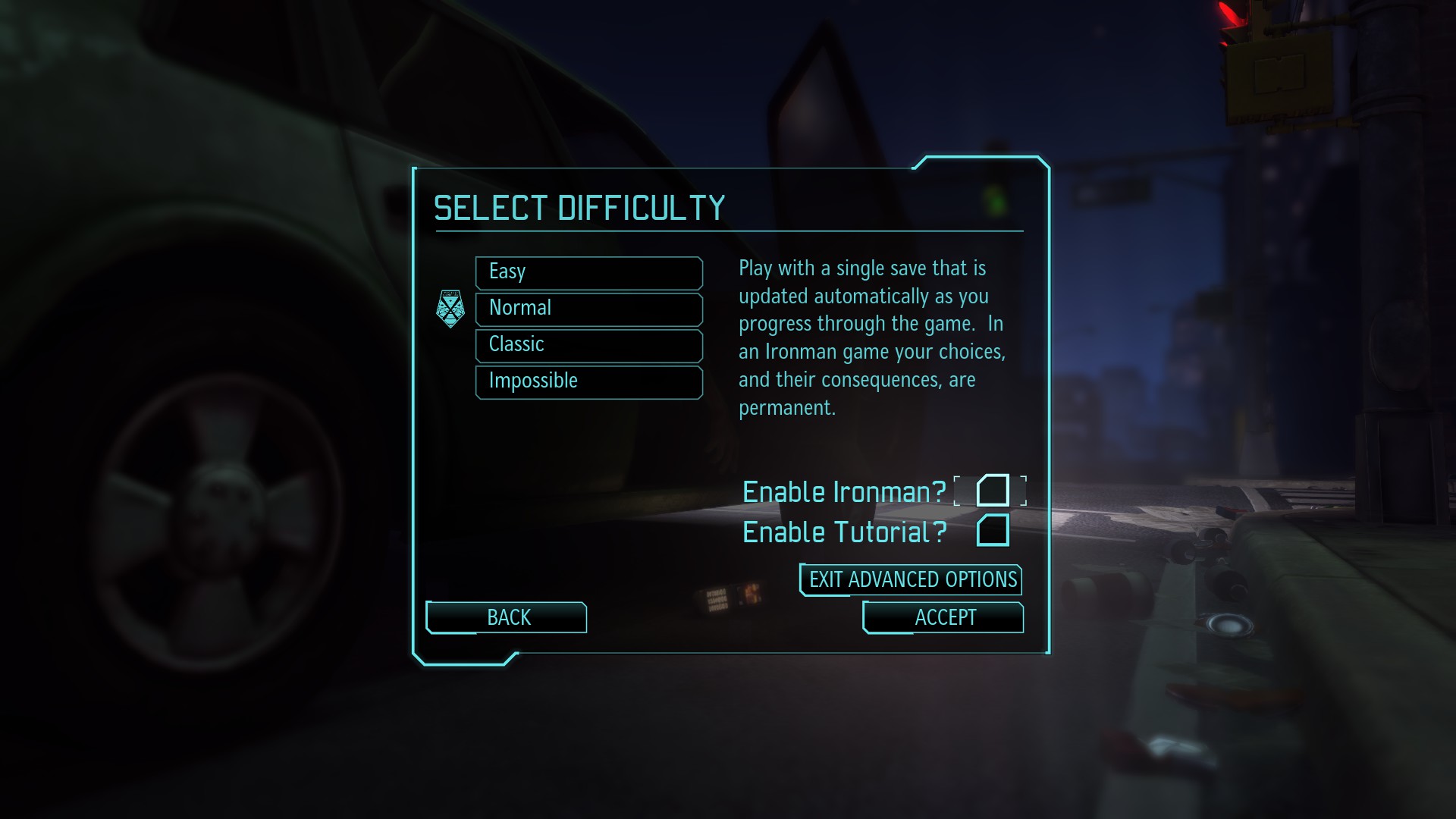Select the Normal difficulty option
Image resolution: width=1456 pixels, height=819 pixels.
(x=588, y=309)
